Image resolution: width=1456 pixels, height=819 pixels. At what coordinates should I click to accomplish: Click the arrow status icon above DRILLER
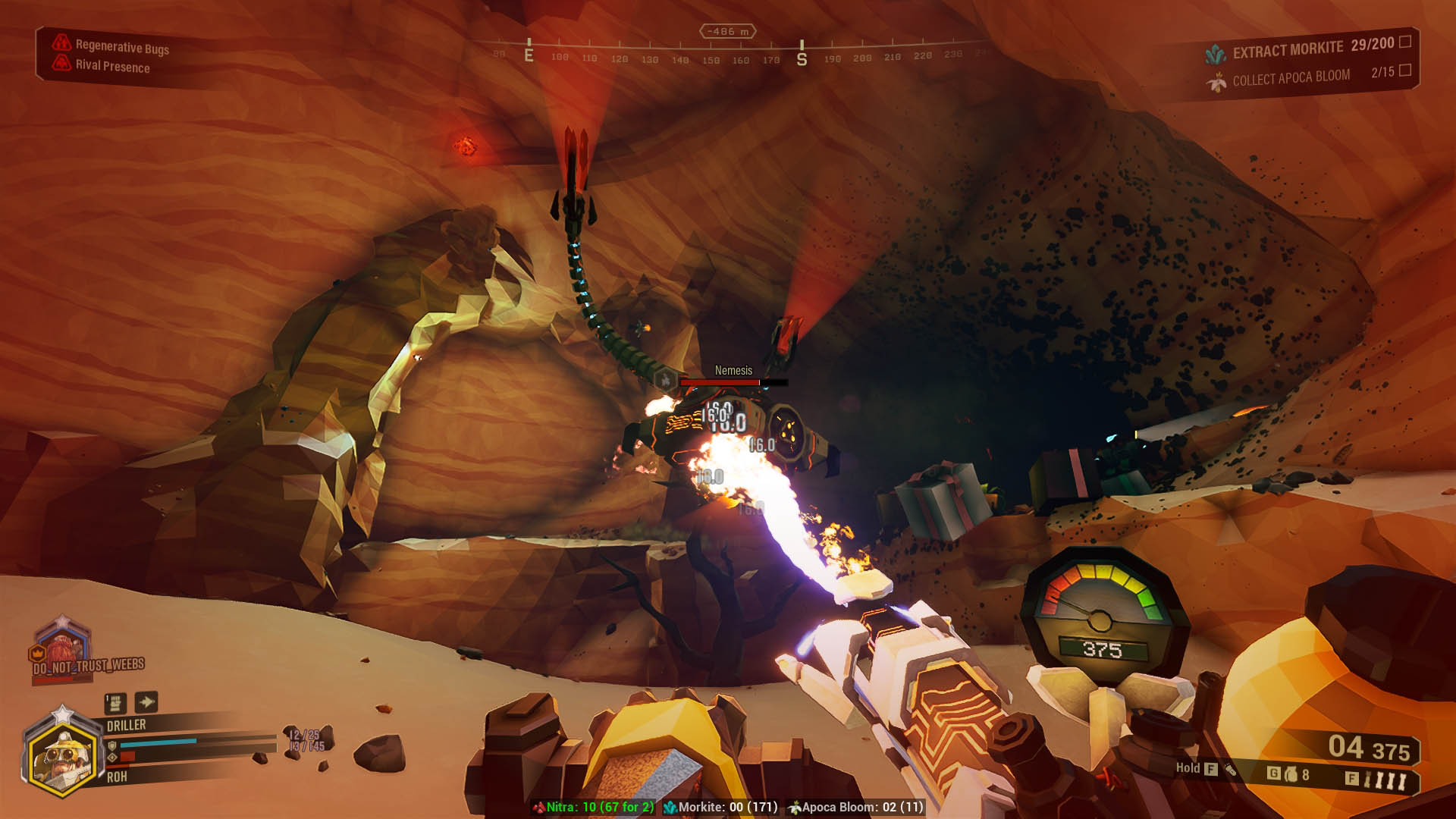tap(146, 702)
